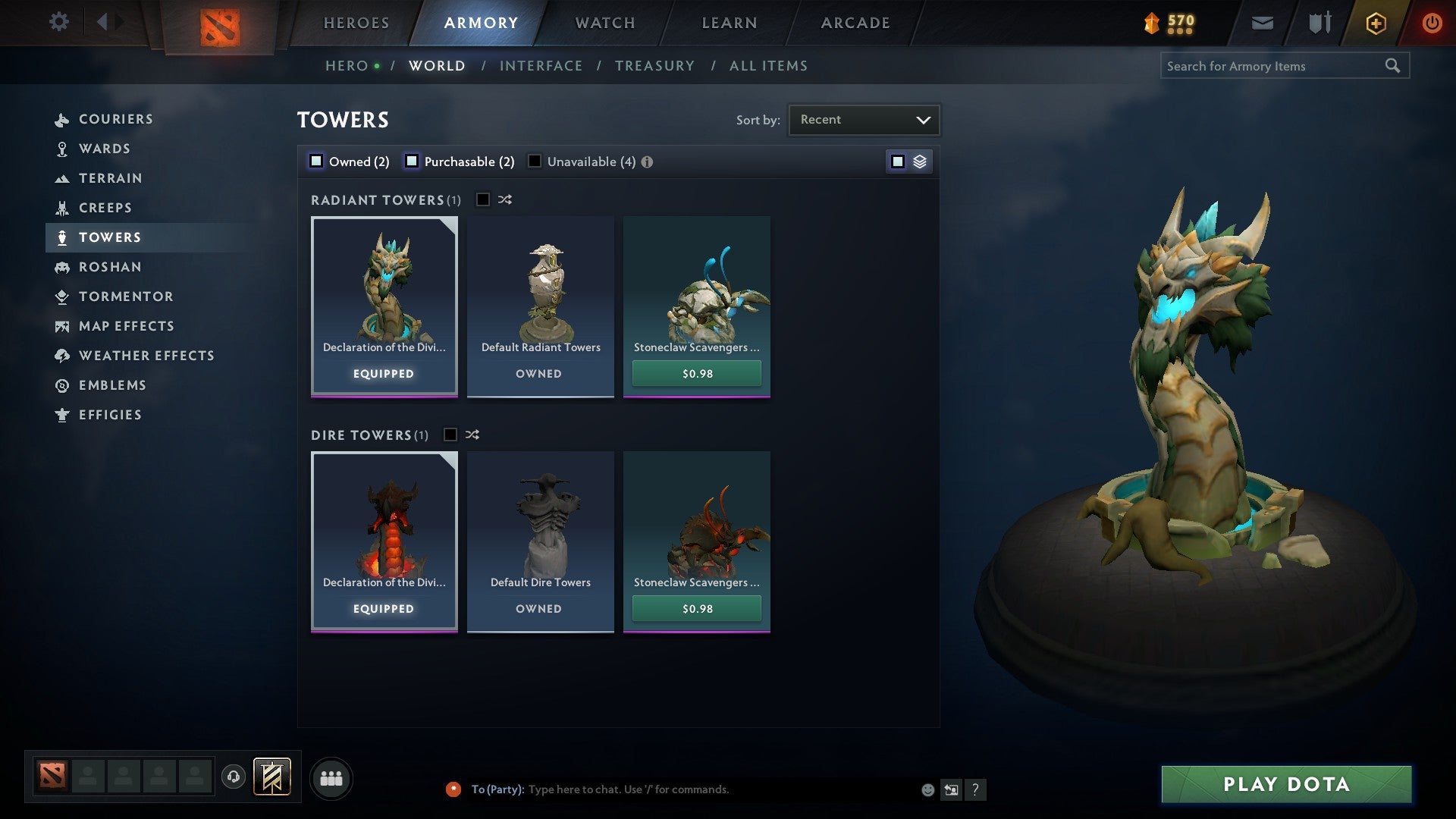Viewport: 1456px width, 819px height.
Task: Uncheck the Purchasable (2) filter
Action: (413, 161)
